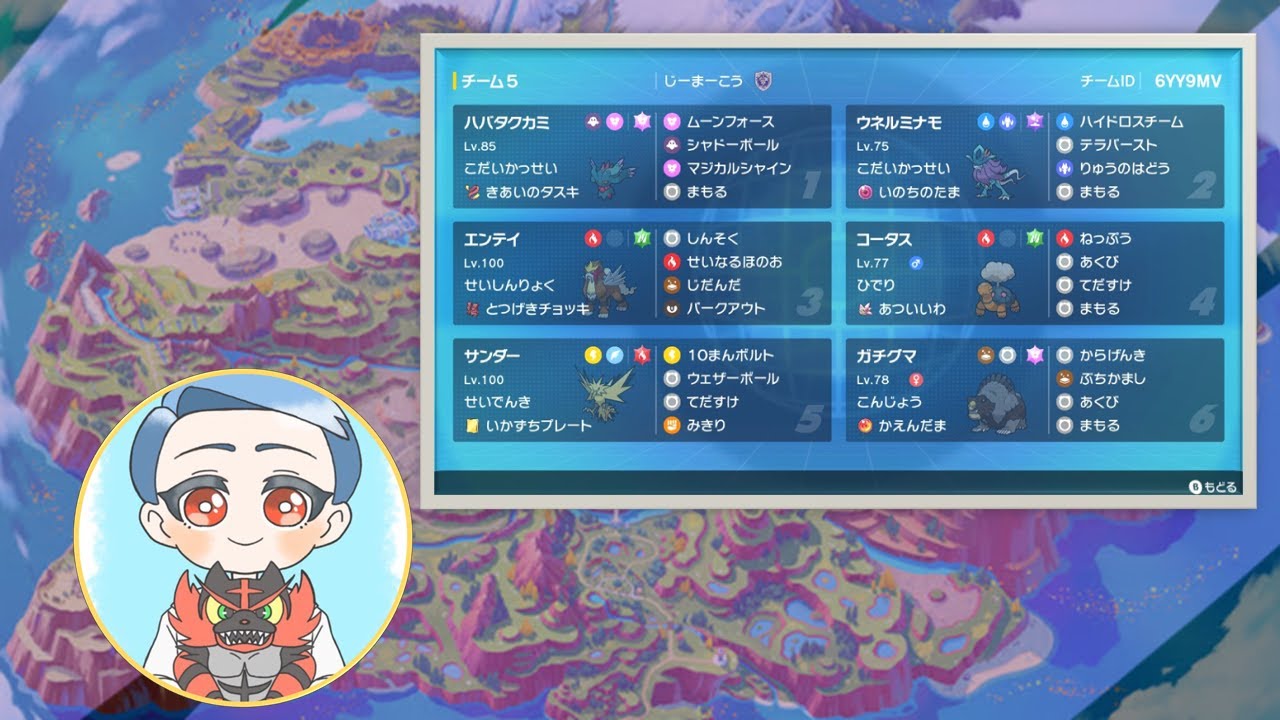Choose the せいなるほのお move
The height and width of the screenshot is (720, 1280).
[733, 262]
